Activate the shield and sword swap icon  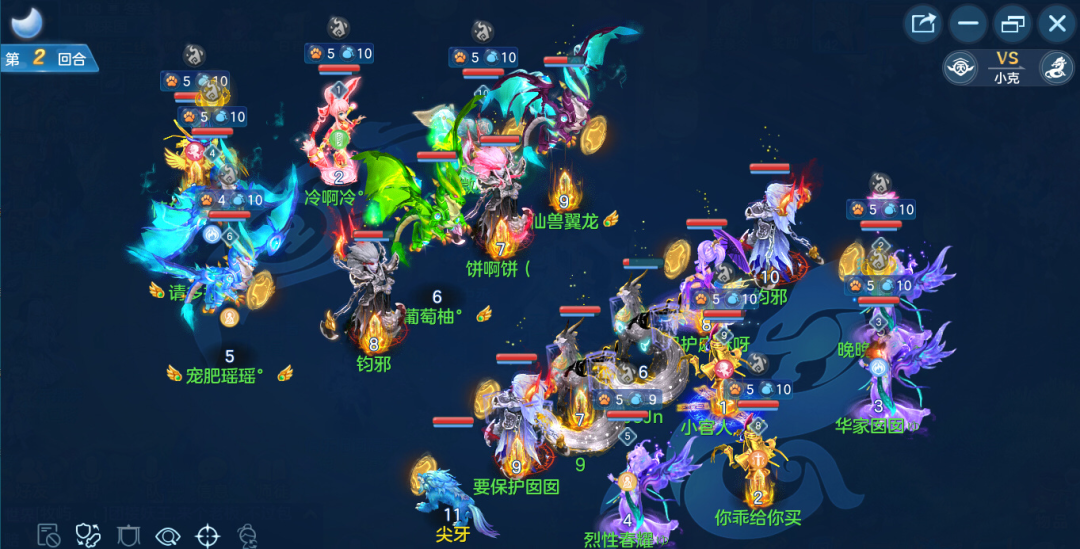pyautogui.click(x=88, y=535)
